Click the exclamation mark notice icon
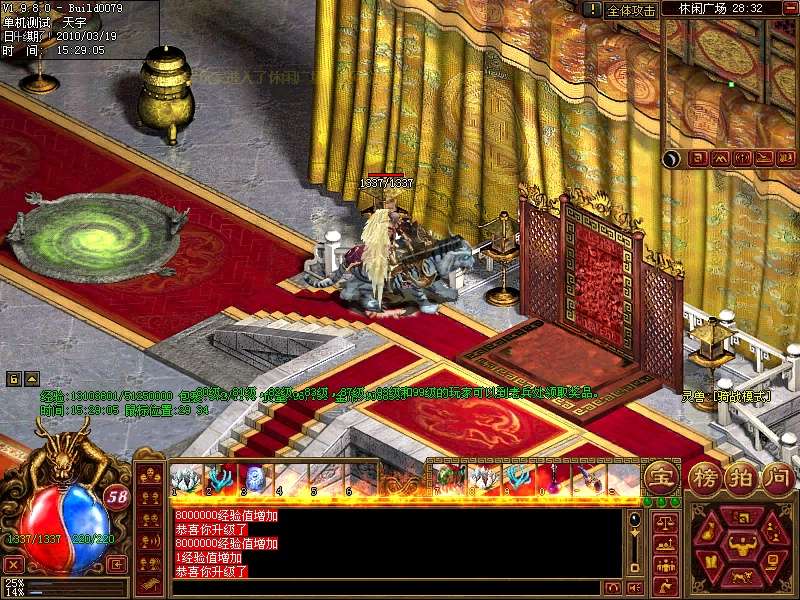 point(593,9)
